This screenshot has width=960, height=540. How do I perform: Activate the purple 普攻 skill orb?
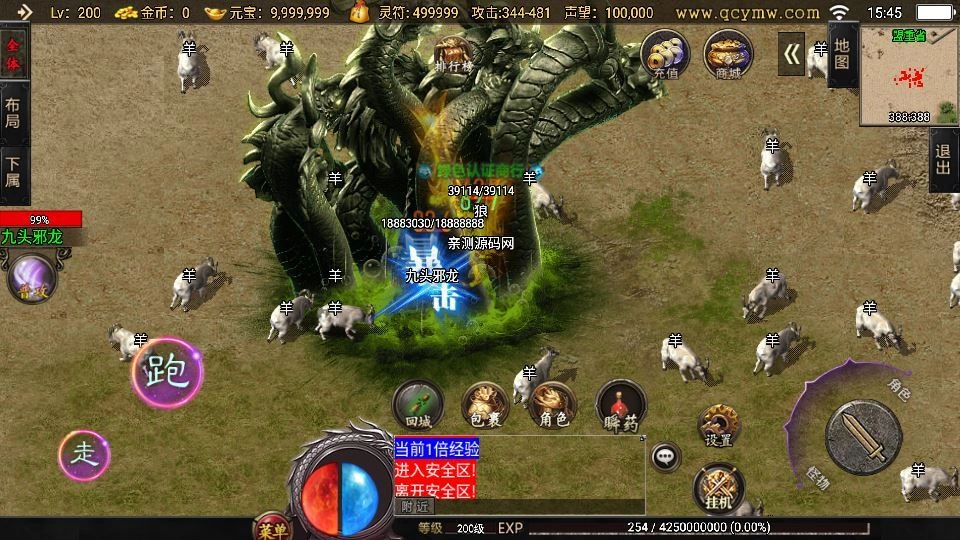point(32,278)
